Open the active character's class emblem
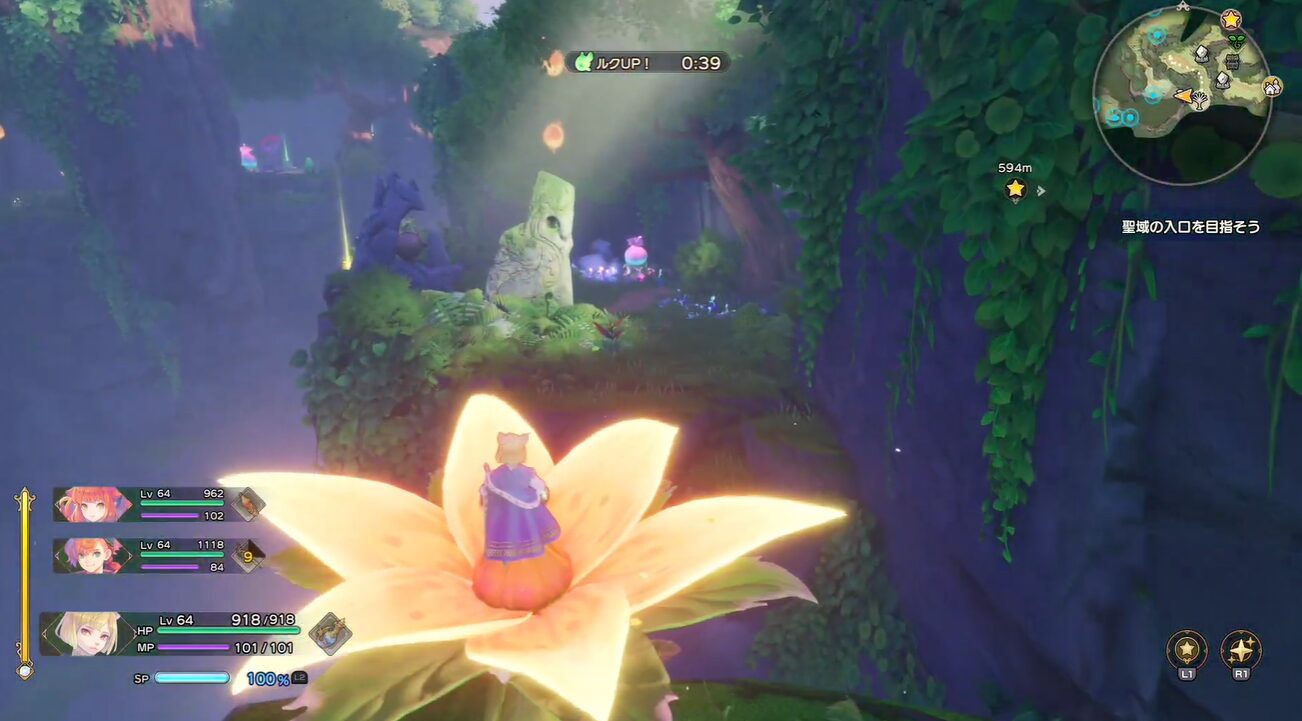This screenshot has height=721, width=1302. click(x=328, y=634)
